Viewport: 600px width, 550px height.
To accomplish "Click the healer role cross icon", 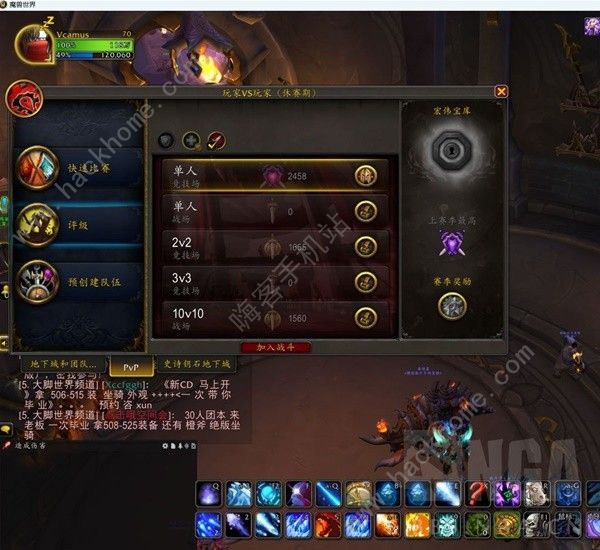I will pyautogui.click(x=191, y=140).
